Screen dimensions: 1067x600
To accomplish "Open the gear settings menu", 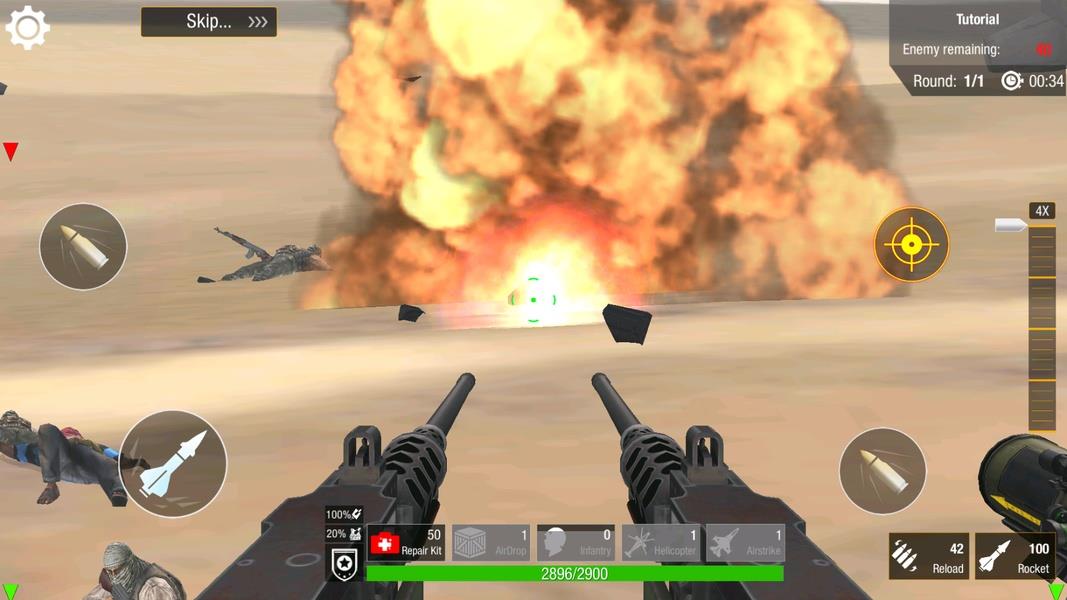I will [x=28, y=28].
